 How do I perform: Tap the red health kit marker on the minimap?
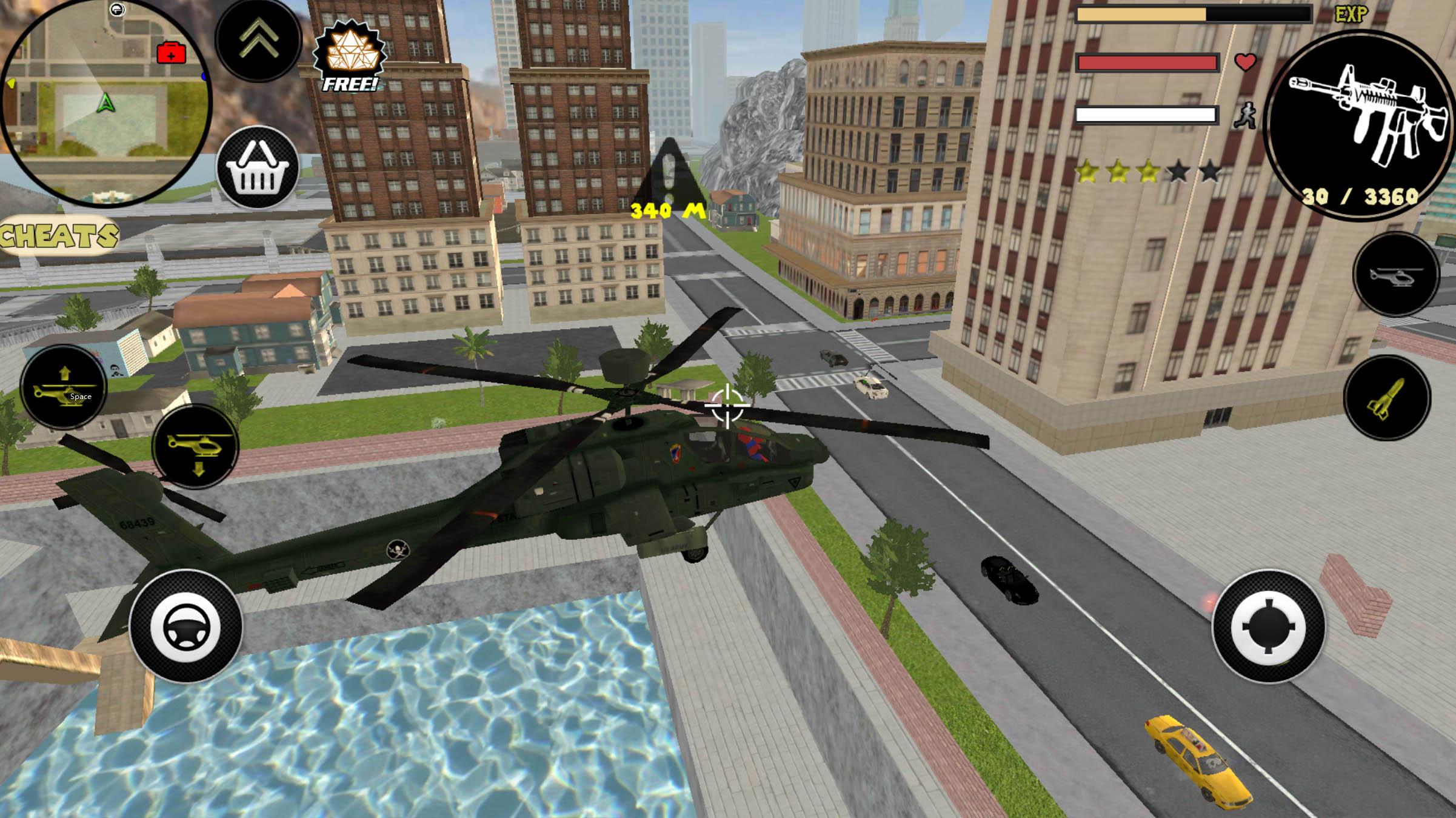171,53
